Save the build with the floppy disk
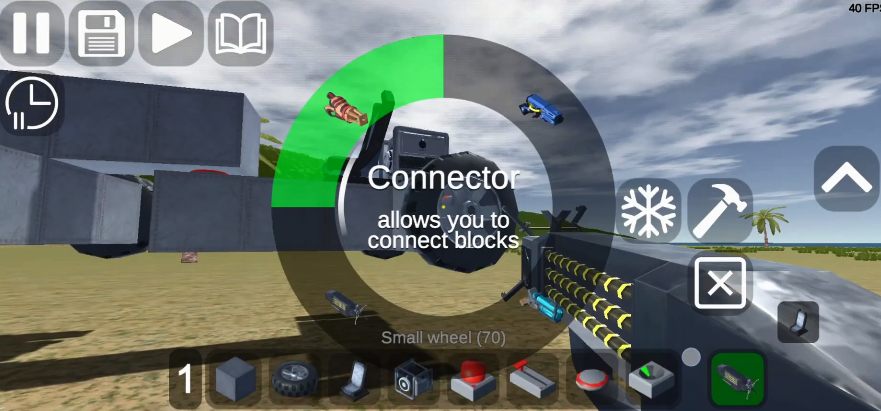The image size is (881, 411). (x=101, y=32)
